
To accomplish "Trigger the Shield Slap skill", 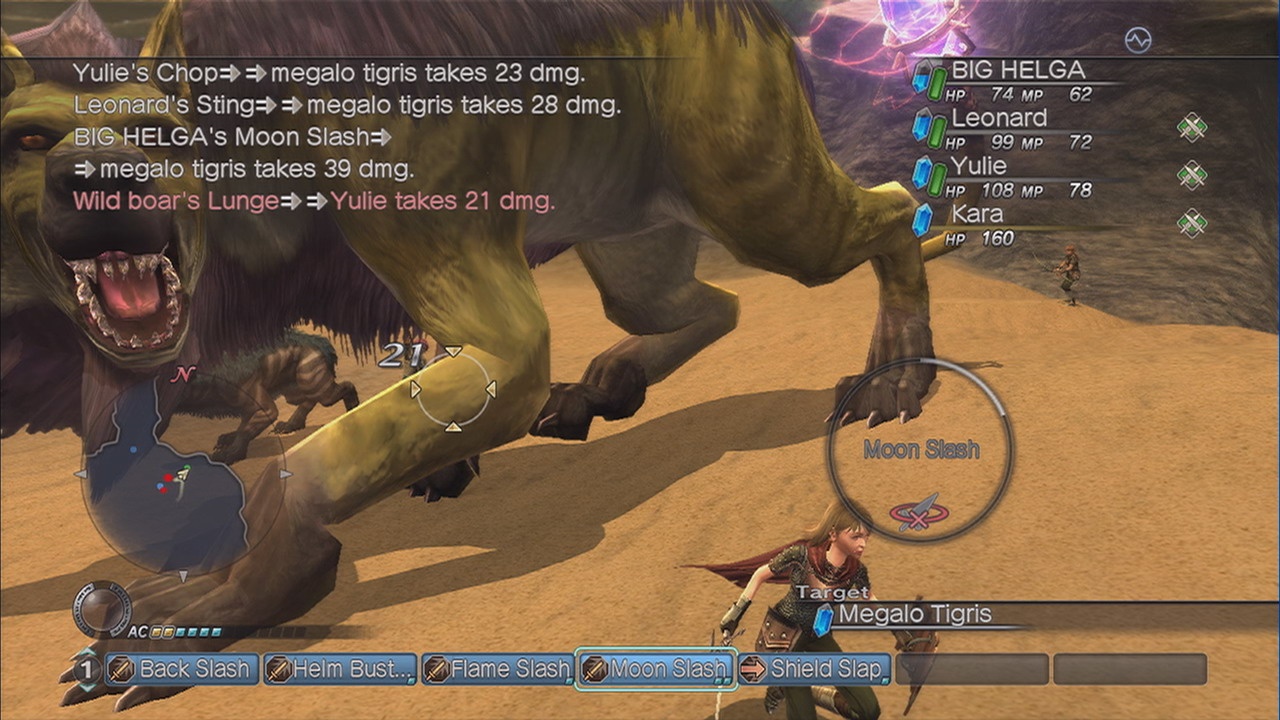I will (813, 669).
